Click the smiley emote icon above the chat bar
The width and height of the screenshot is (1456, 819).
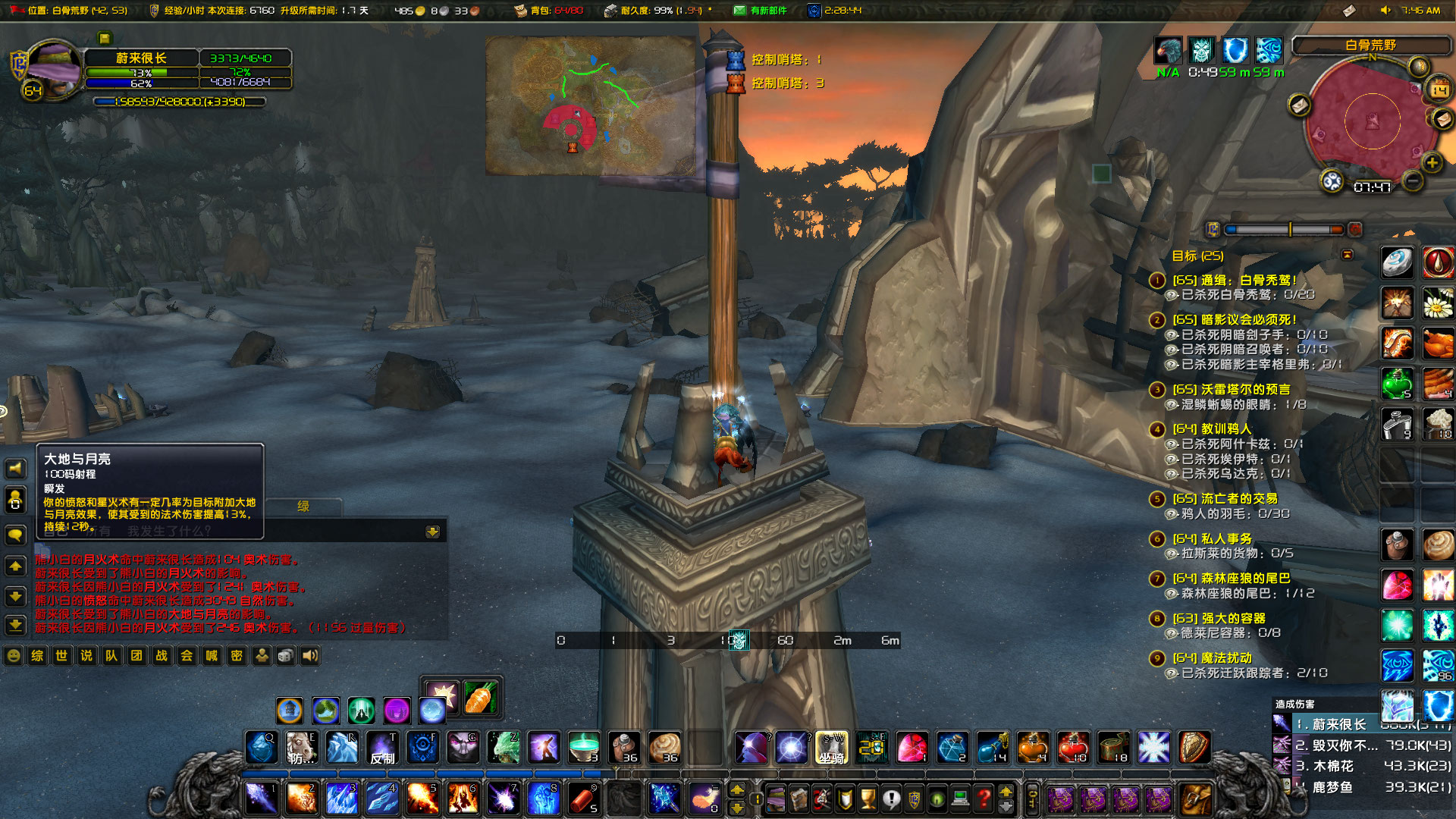coord(13,656)
